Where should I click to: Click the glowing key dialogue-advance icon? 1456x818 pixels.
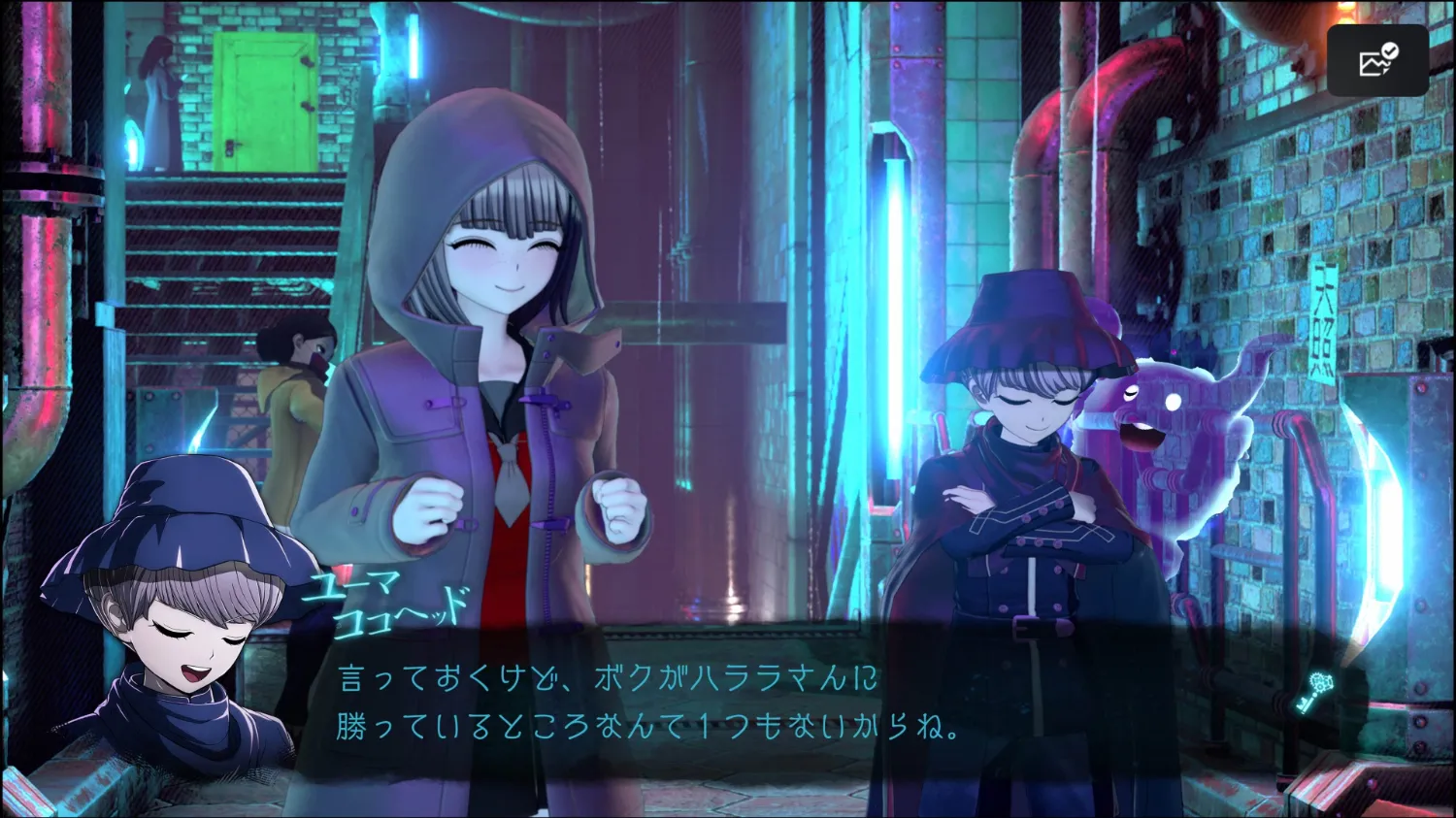[1317, 692]
